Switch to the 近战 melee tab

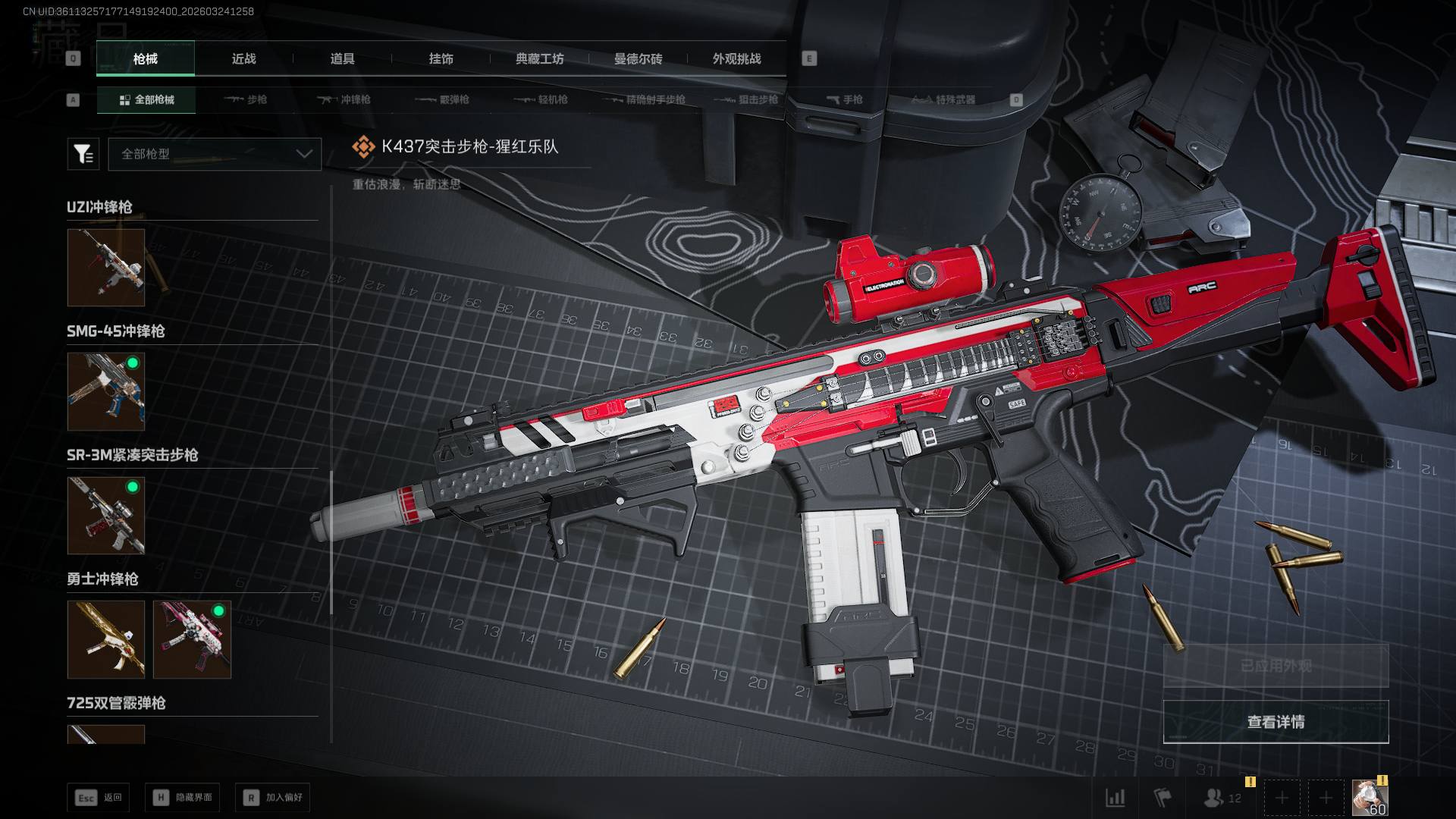(243, 59)
